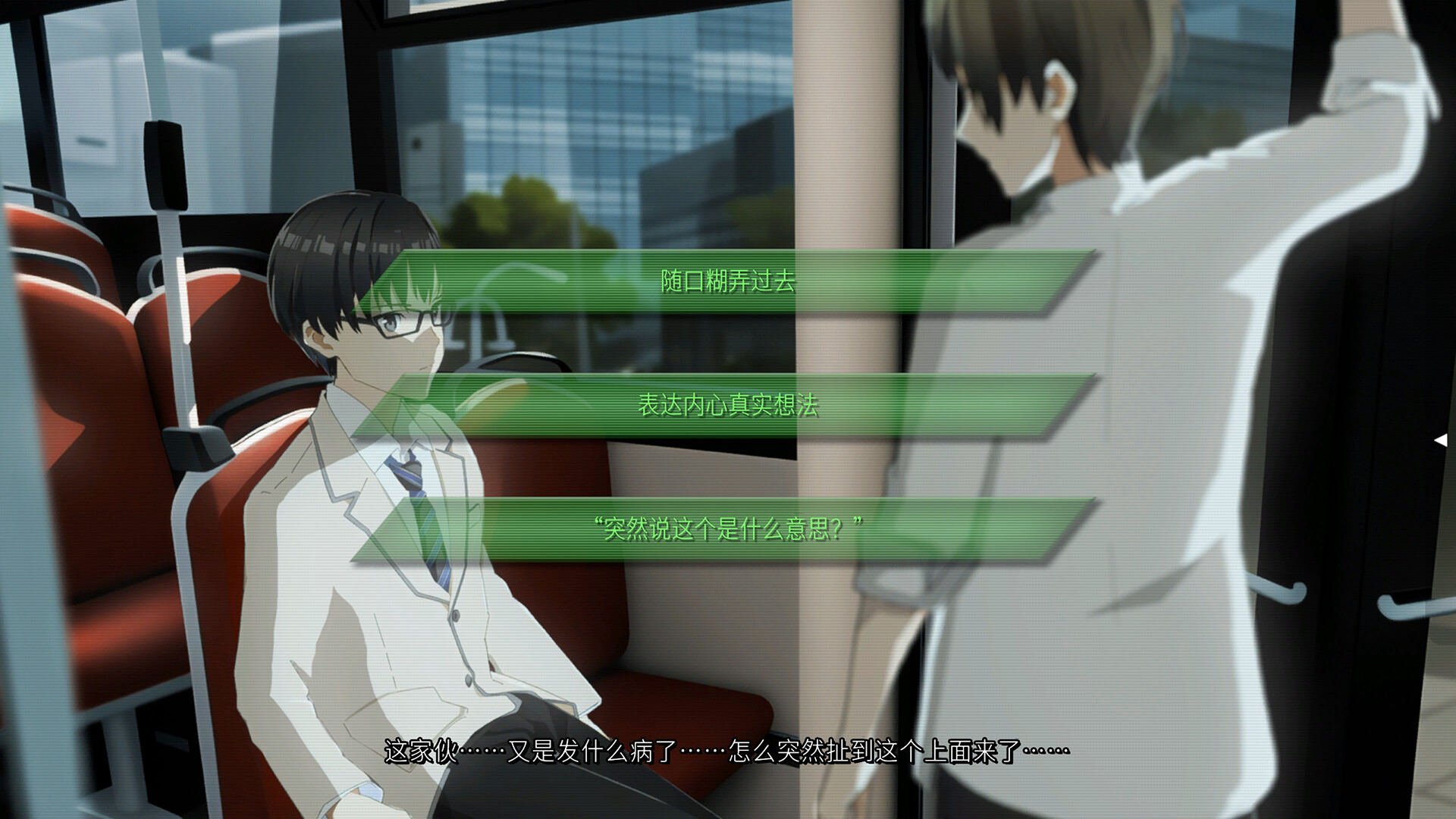Click the topmost green choice banner
This screenshot has width=1456, height=819.
pos(728,281)
